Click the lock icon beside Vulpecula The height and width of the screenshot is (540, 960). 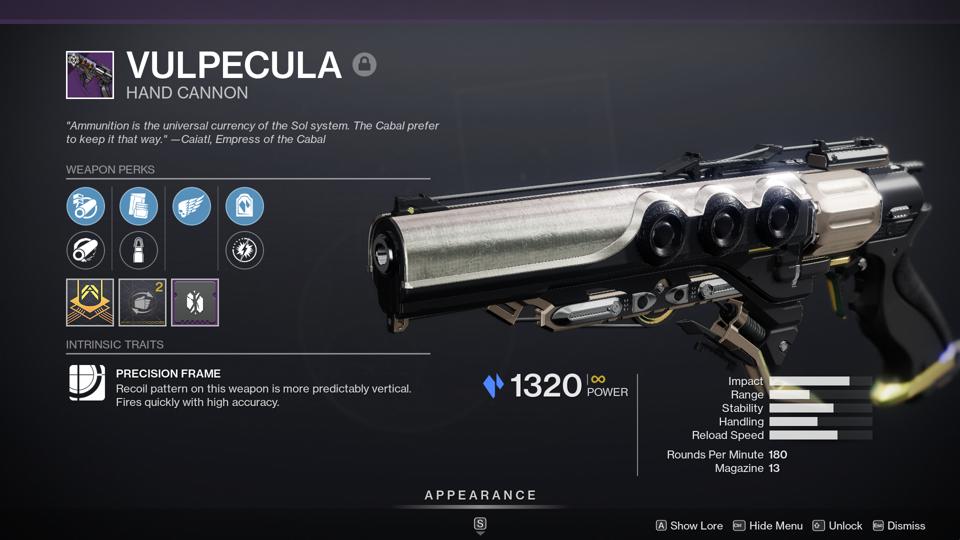(x=364, y=66)
